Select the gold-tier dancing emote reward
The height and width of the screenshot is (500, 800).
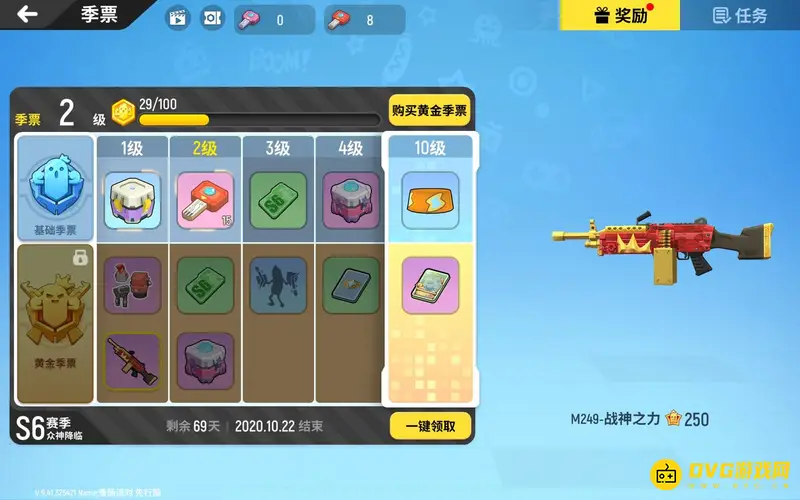pos(278,285)
